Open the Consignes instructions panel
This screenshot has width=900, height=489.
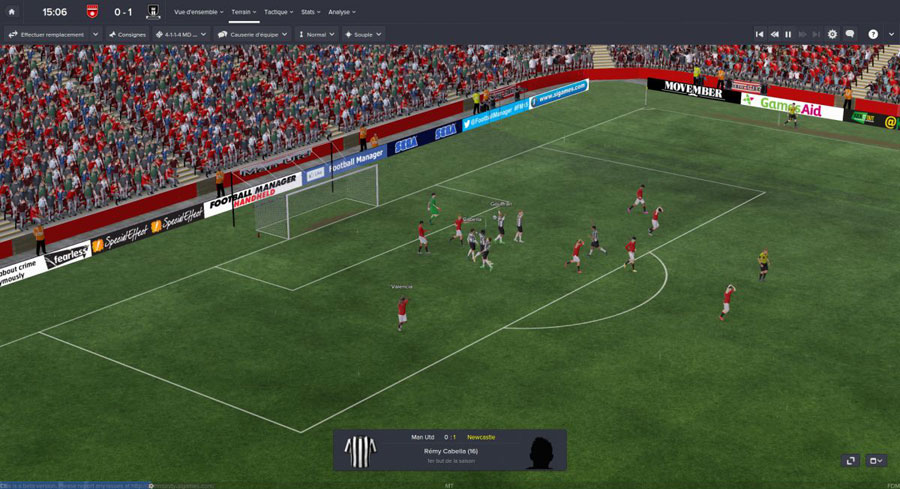click(127, 34)
